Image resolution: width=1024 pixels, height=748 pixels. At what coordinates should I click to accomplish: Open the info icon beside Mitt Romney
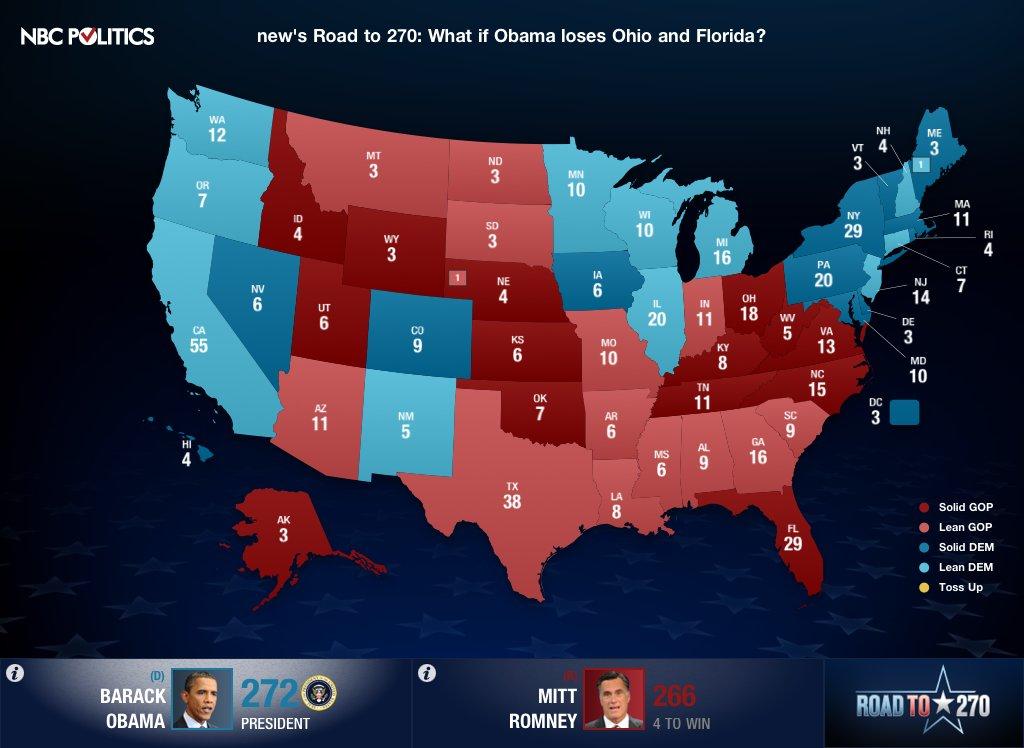pyautogui.click(x=427, y=673)
